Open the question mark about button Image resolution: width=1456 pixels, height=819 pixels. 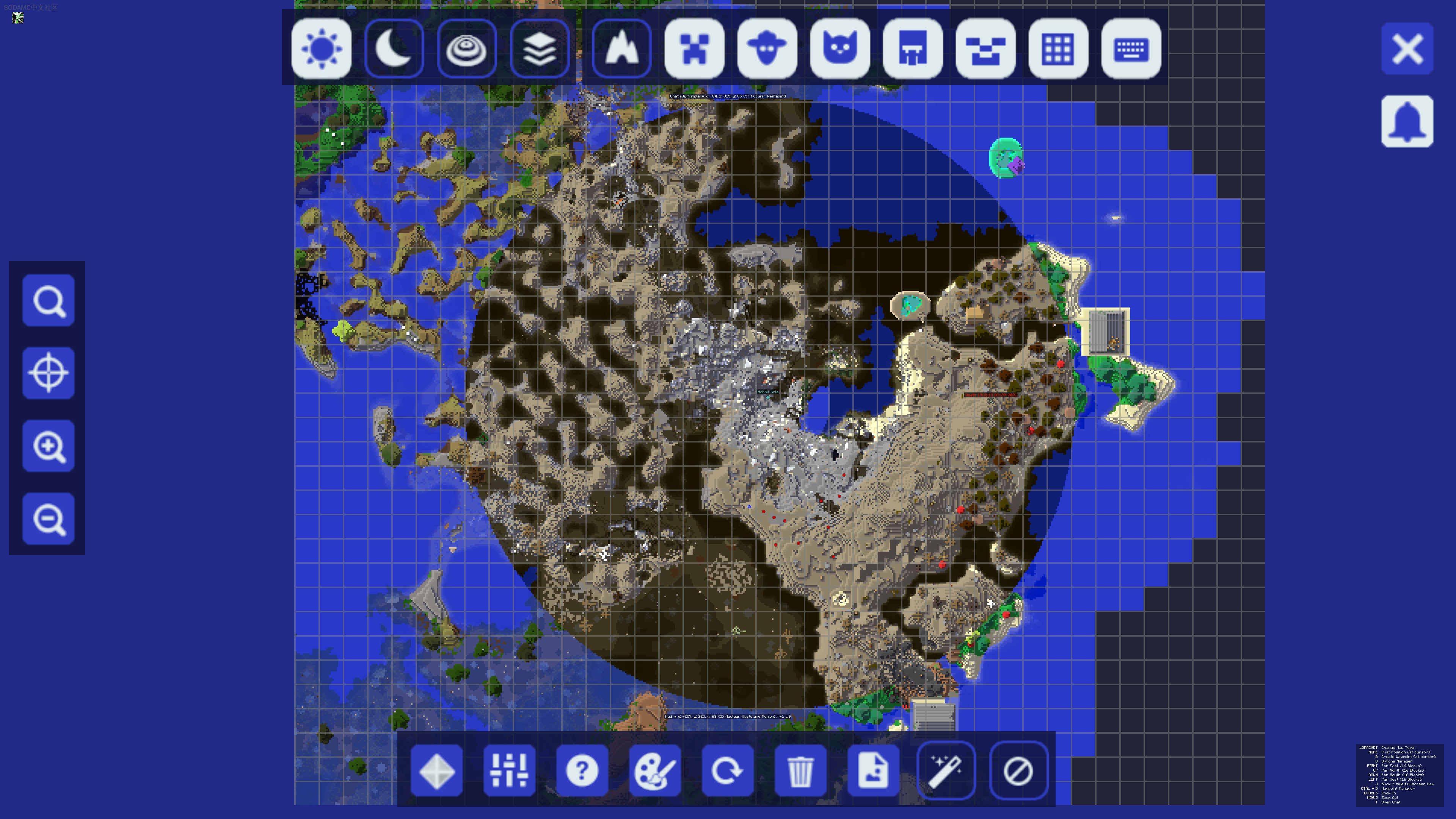click(x=582, y=770)
